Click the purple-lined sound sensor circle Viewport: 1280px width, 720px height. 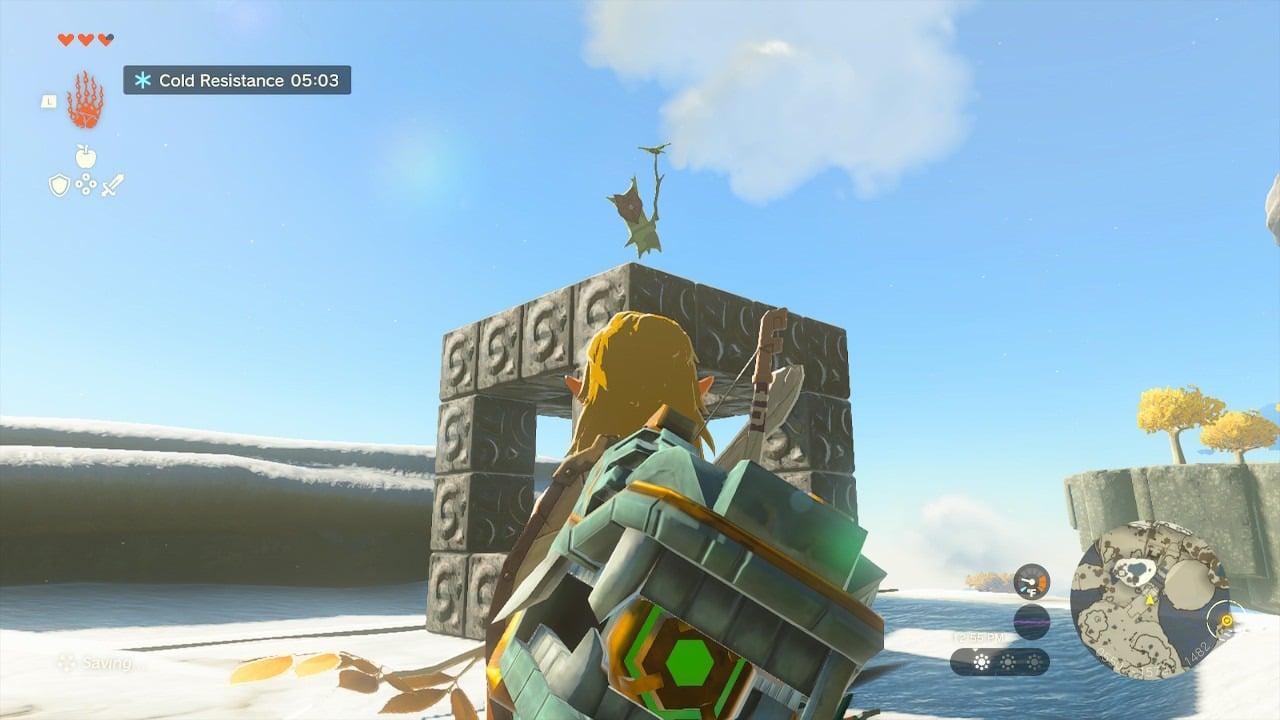coord(1031,621)
